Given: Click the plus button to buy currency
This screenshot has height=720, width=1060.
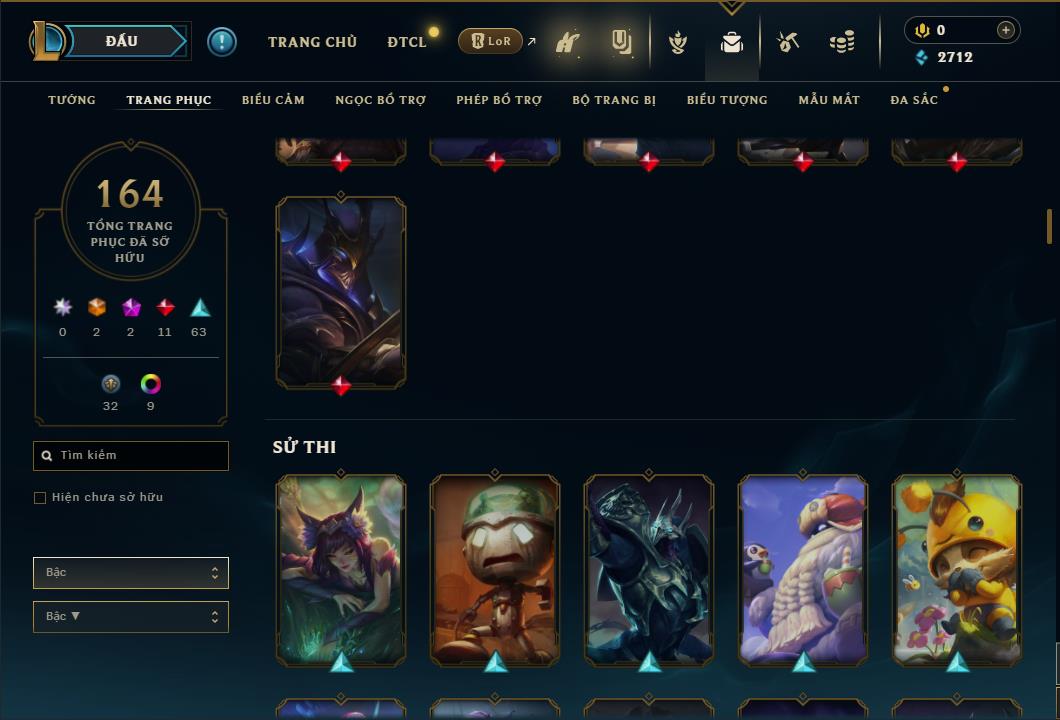Looking at the screenshot, I should click(1006, 30).
